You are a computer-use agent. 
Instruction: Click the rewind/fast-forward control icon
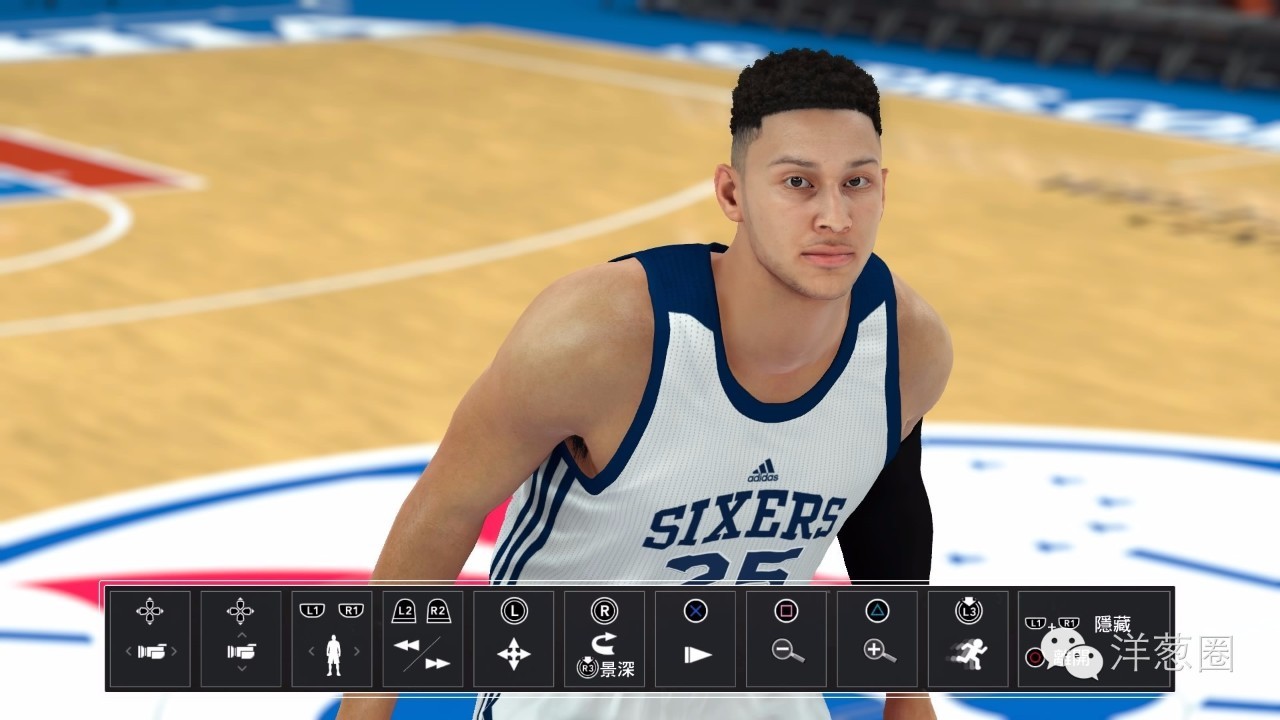[422, 650]
